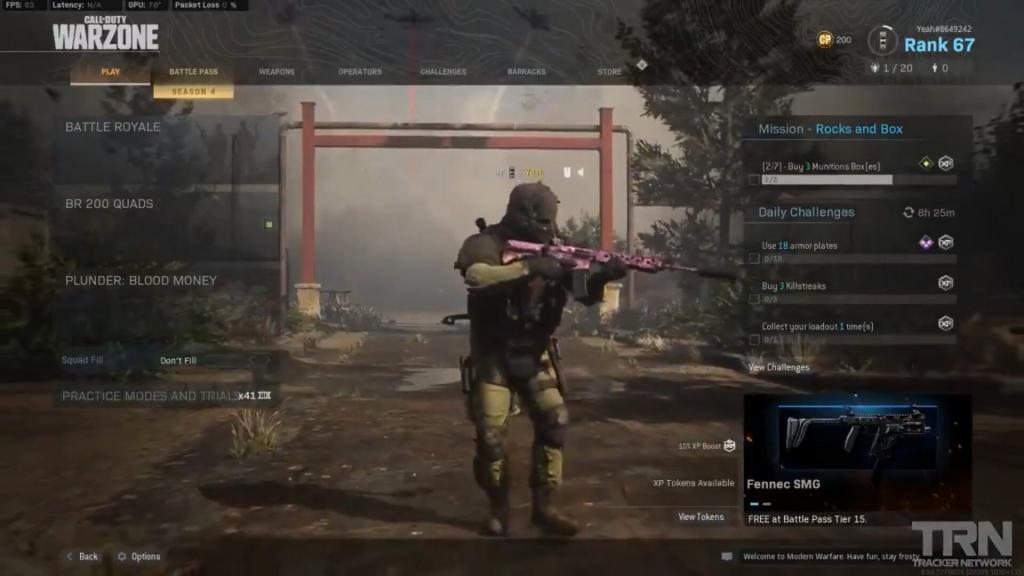Viewport: 1024px width, 576px height.
Task: Open the Battle Pass tab
Action: pyautogui.click(x=193, y=72)
